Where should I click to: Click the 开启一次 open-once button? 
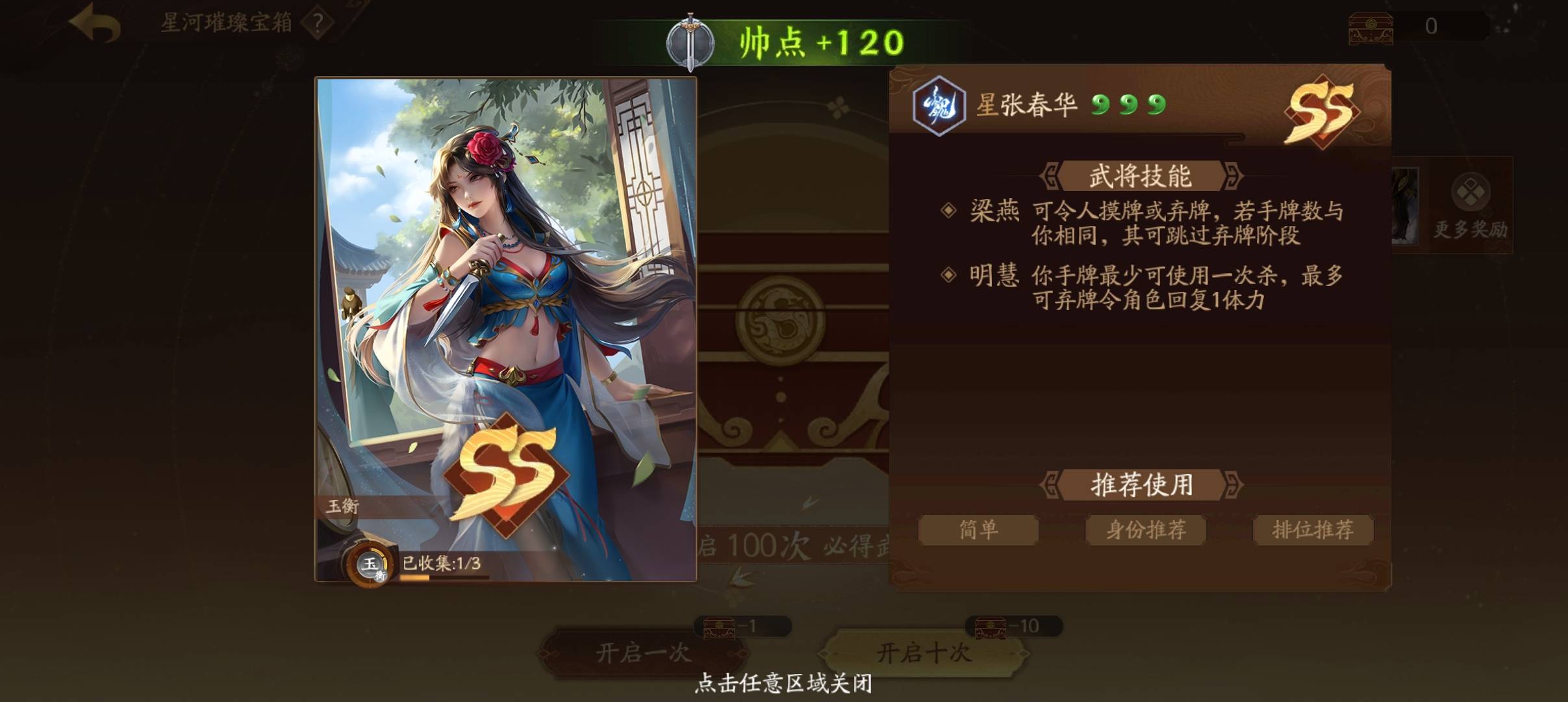coord(643,652)
